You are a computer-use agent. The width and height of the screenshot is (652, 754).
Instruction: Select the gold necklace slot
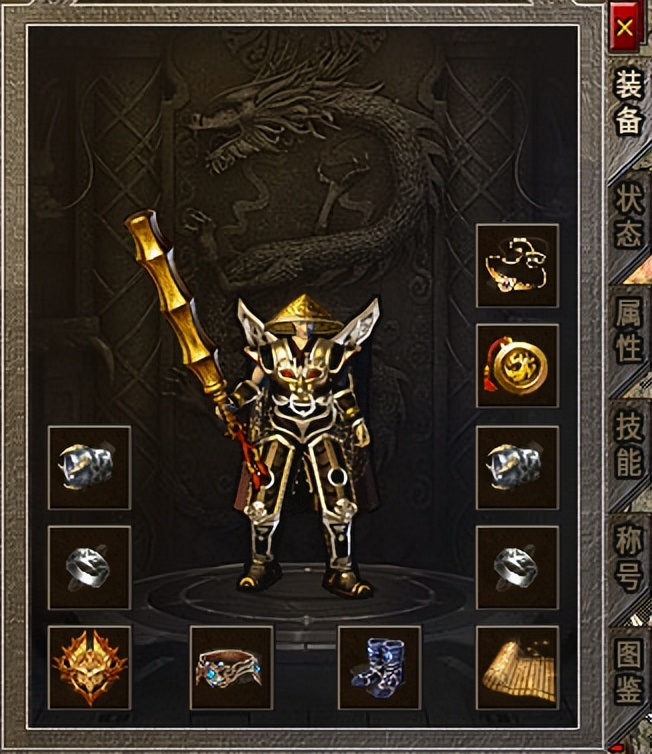point(517,265)
